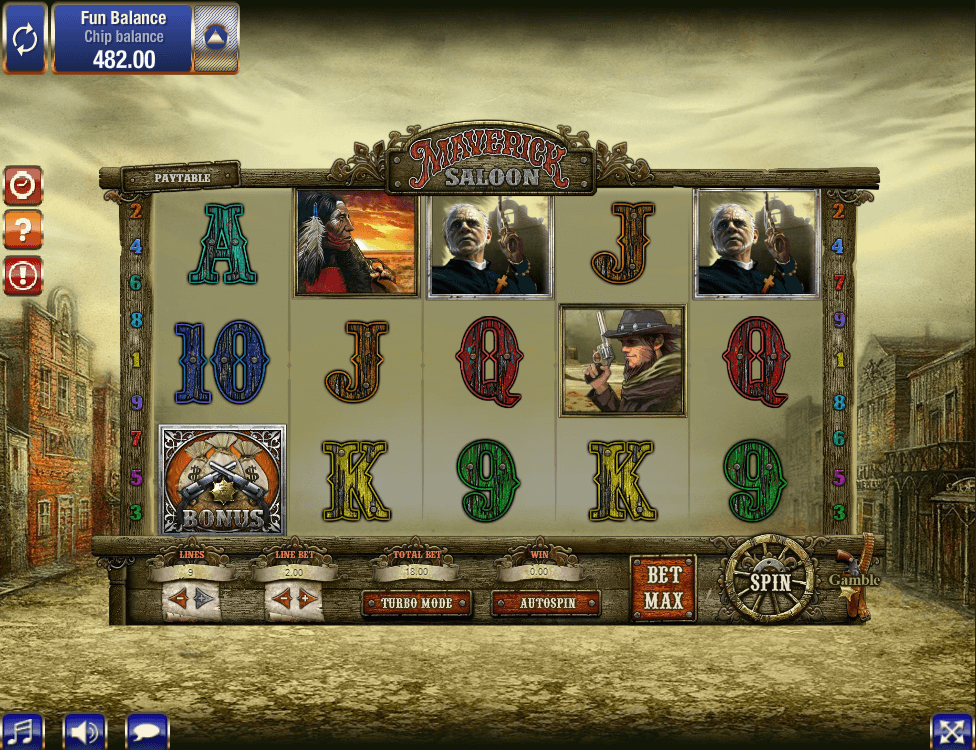
Task: Open the question mark help button
Action: [x=23, y=230]
